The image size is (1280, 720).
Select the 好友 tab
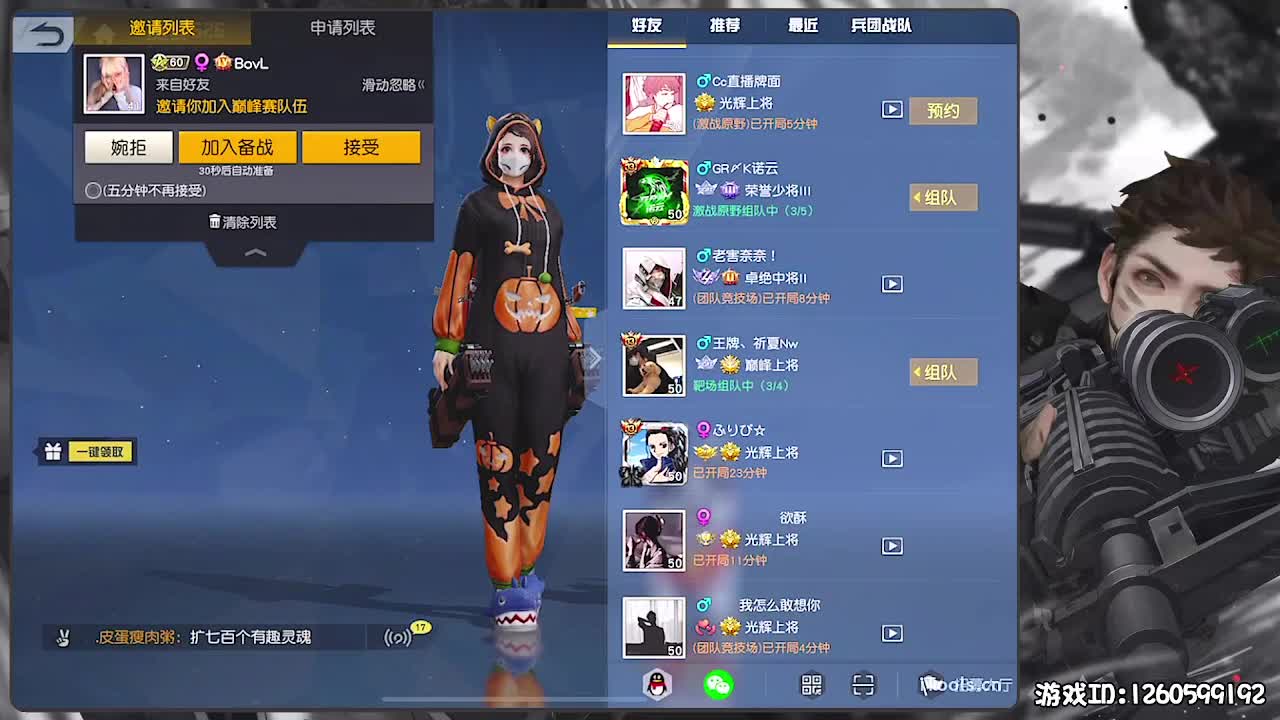[x=646, y=26]
